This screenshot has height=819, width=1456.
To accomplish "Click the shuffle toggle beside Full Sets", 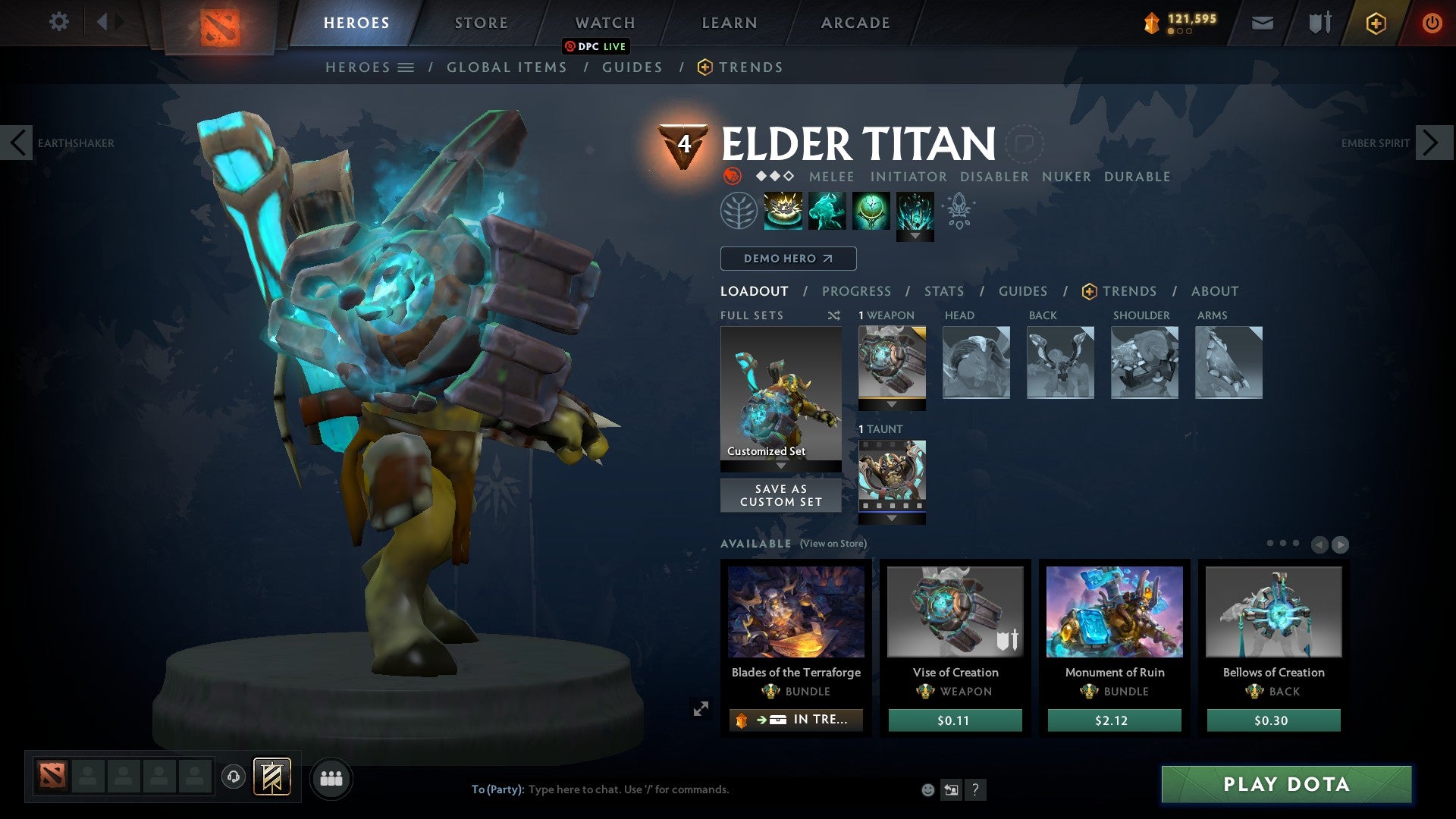I will point(834,315).
